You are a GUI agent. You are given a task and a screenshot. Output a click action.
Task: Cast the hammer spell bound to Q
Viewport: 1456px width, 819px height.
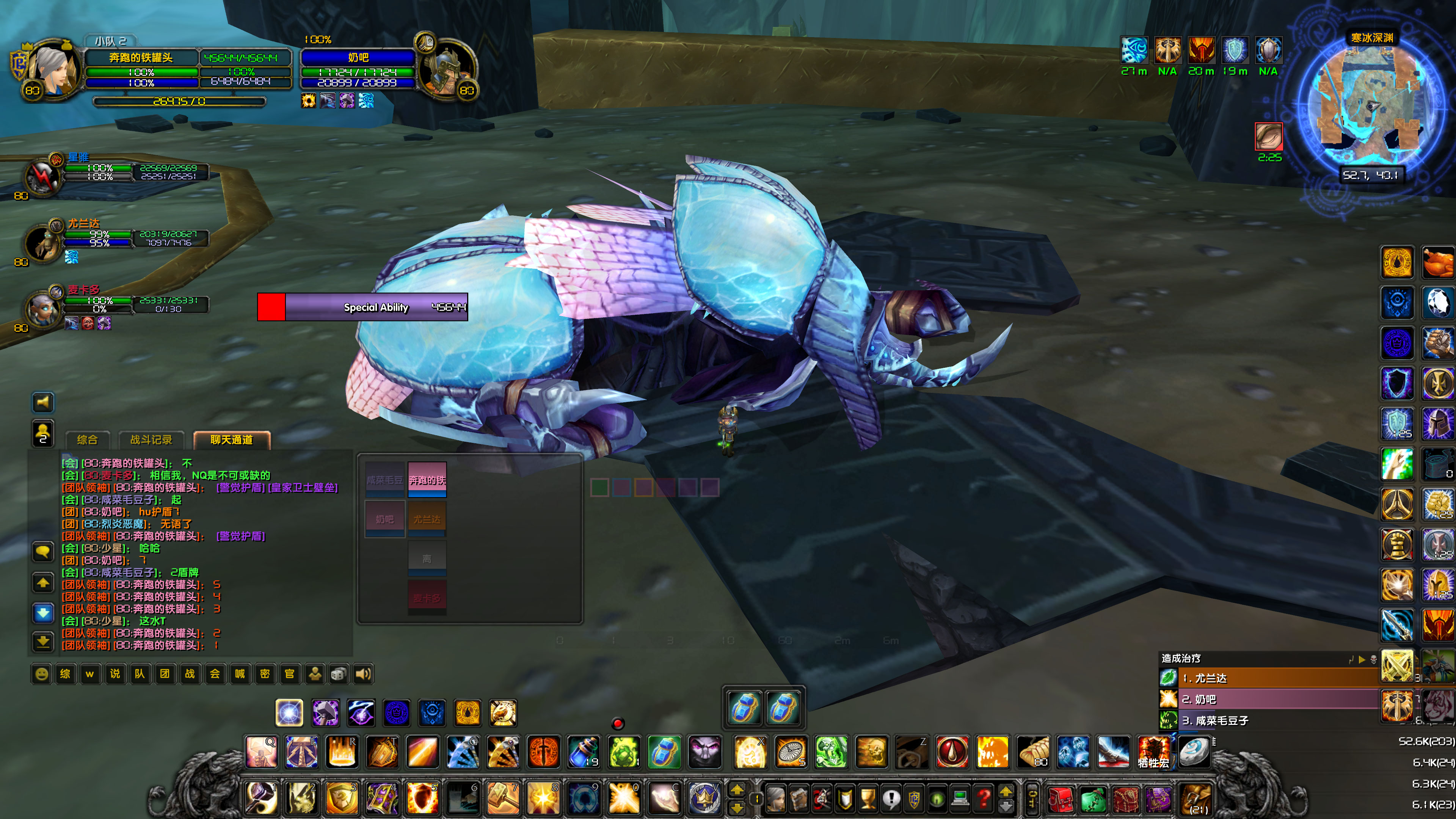[x=262, y=754]
